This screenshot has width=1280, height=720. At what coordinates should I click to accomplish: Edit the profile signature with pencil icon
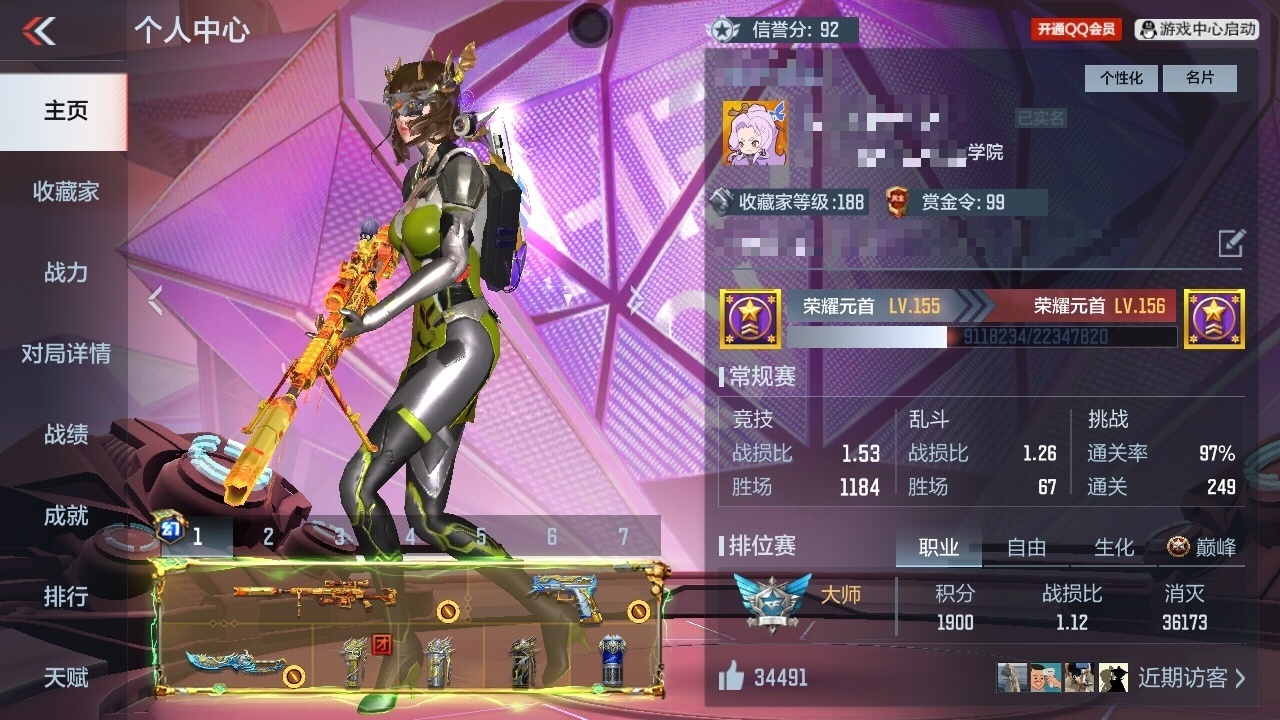point(1231,243)
